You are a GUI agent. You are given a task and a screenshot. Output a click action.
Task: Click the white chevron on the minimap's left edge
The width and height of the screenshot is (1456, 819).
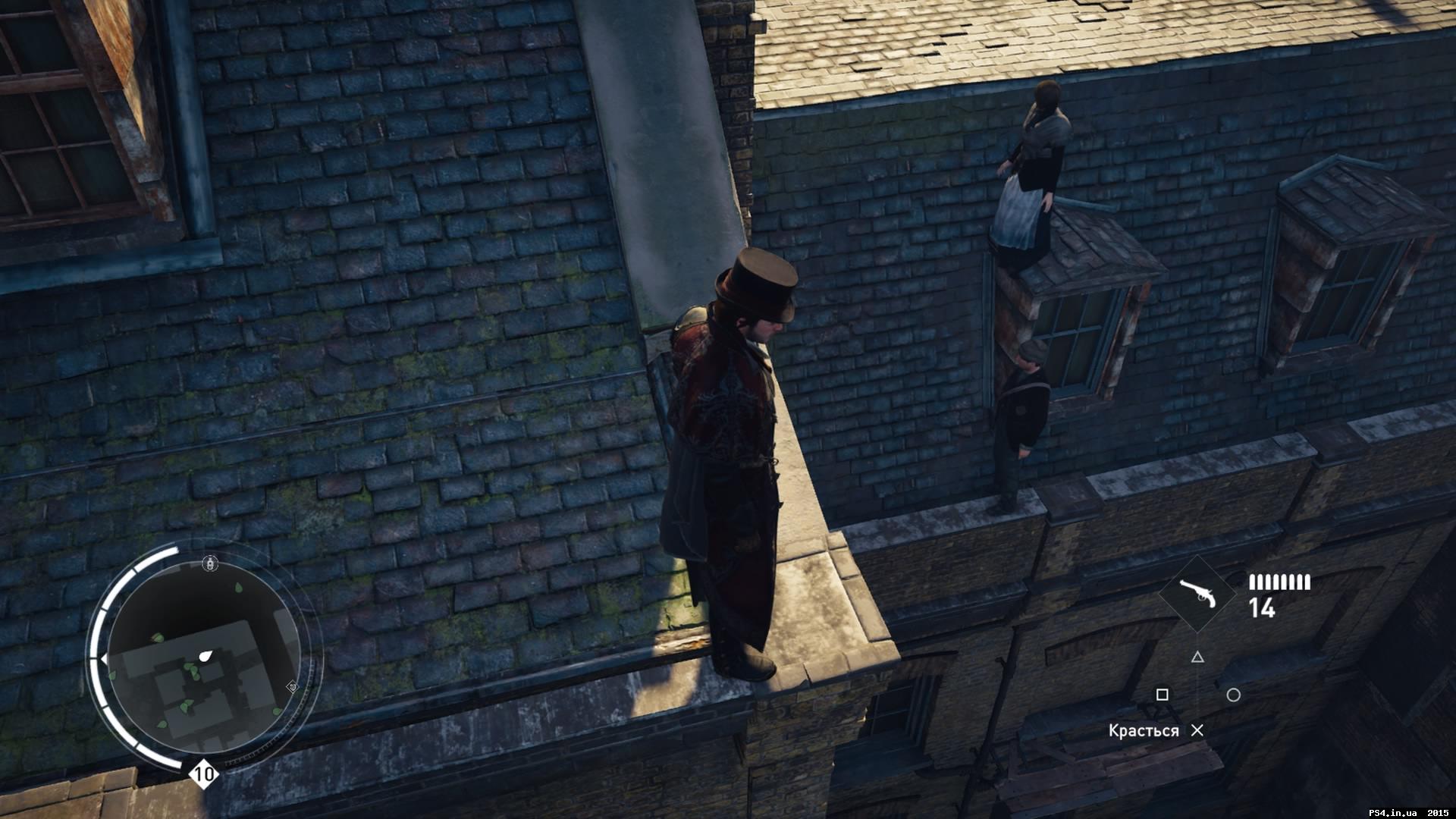105,657
